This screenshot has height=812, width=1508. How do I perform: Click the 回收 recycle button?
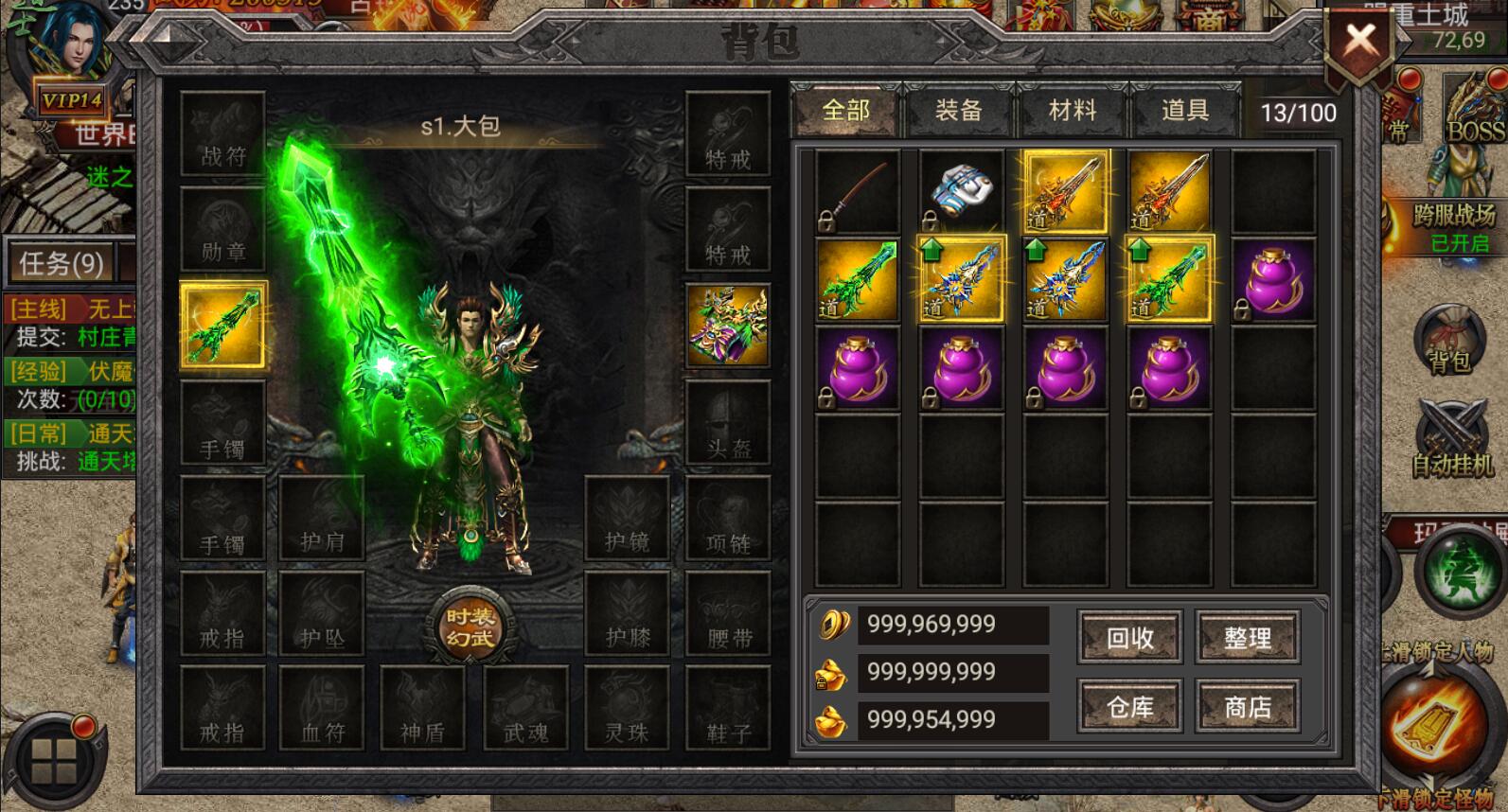point(1129,638)
